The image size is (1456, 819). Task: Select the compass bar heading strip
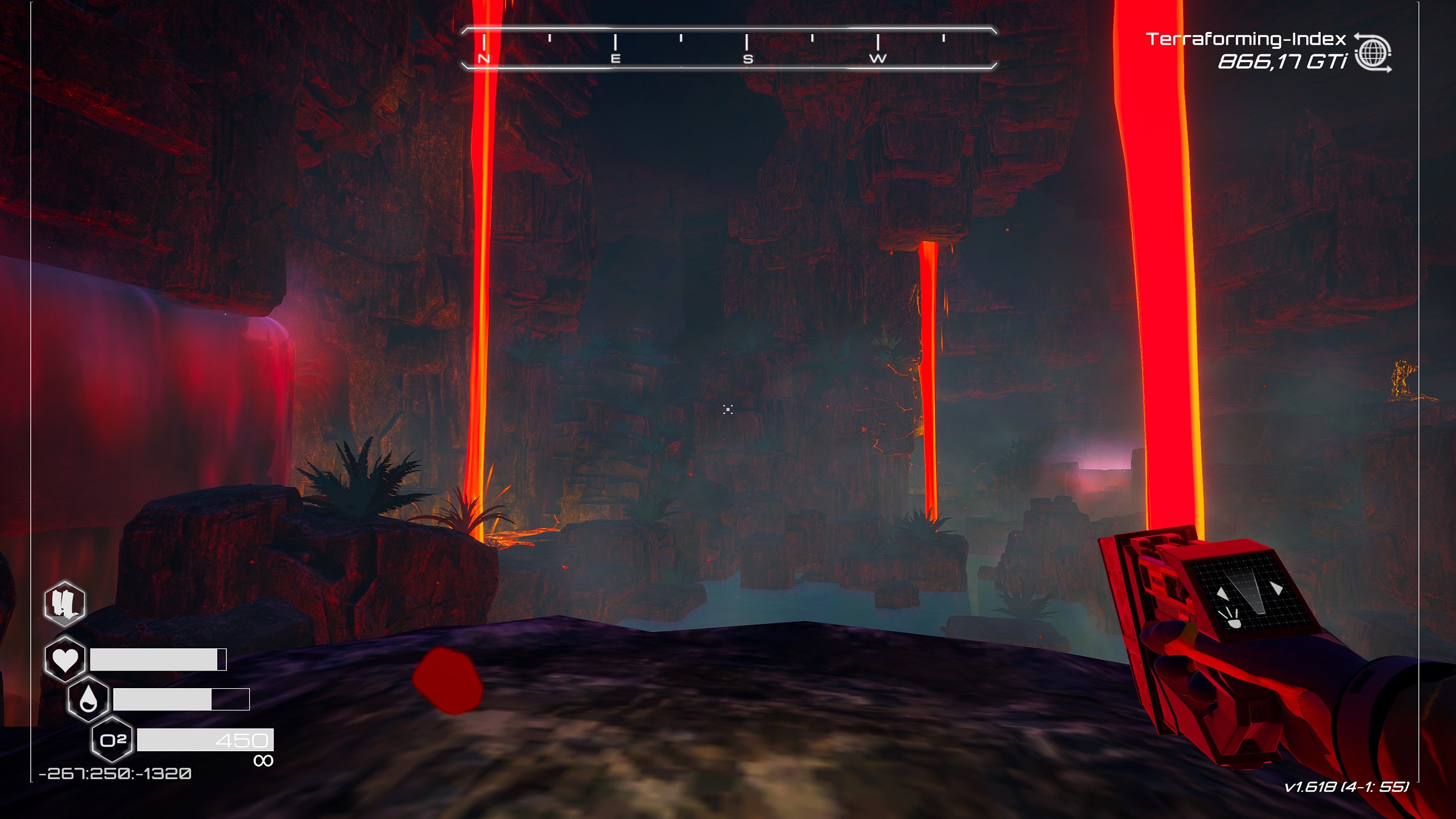click(x=729, y=48)
